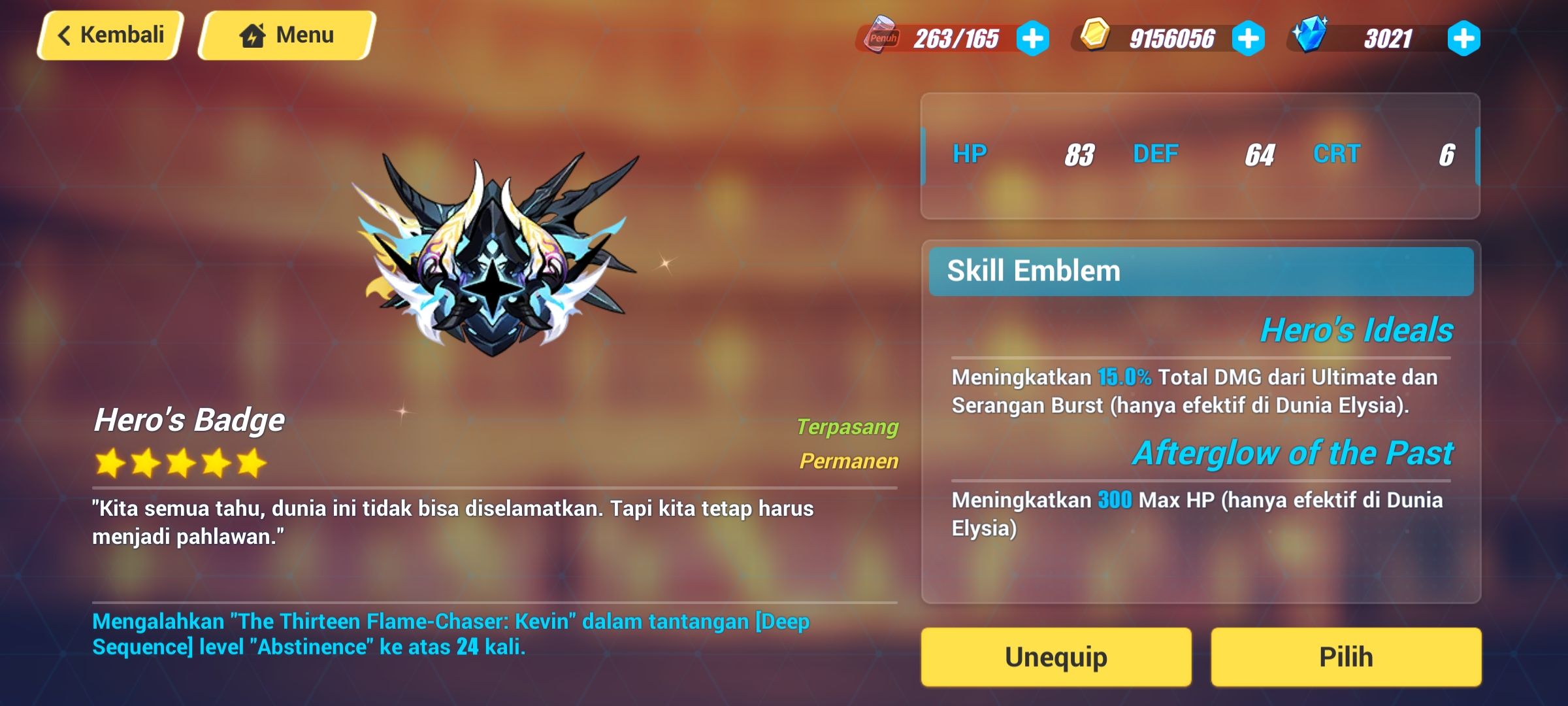This screenshot has width=1568, height=706.
Task: Click the Terpasang status label
Action: tap(847, 428)
